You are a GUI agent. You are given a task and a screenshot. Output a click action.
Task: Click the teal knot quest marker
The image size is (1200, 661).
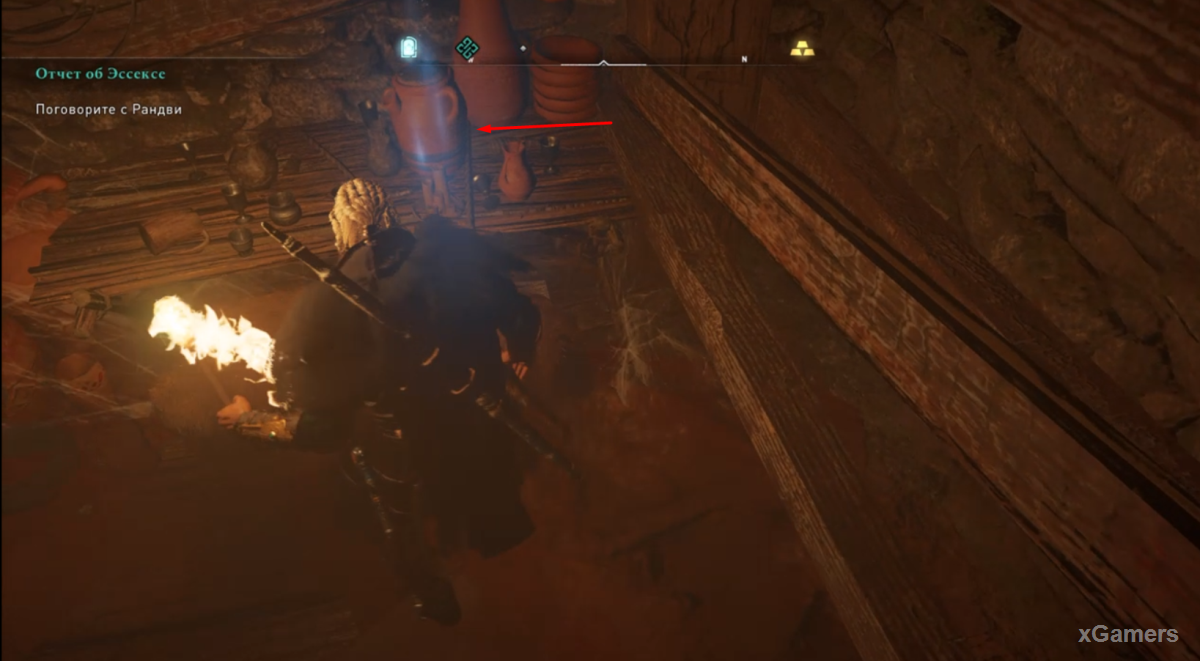coord(465,47)
